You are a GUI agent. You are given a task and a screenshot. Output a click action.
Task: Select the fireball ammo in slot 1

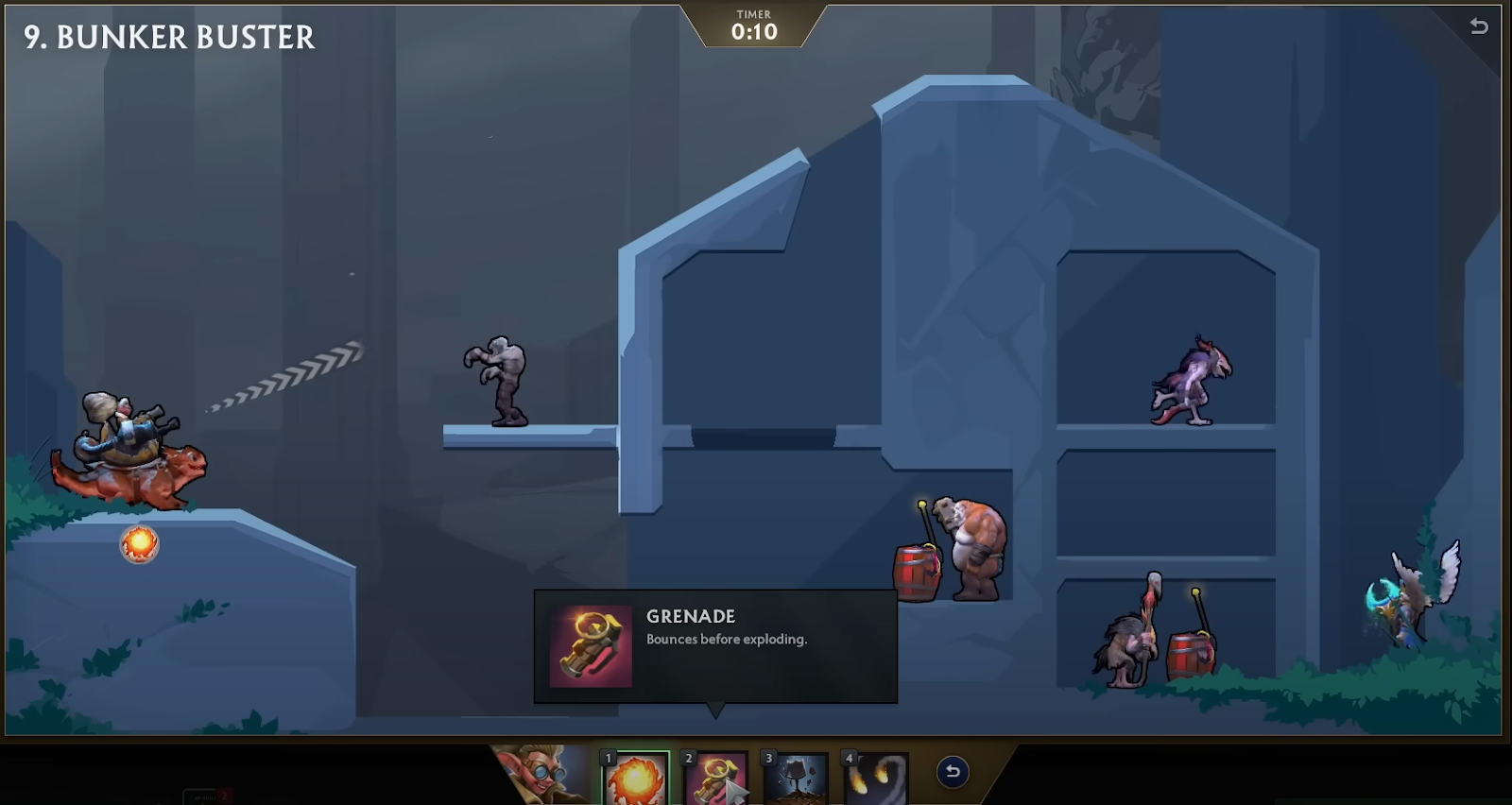point(636,779)
